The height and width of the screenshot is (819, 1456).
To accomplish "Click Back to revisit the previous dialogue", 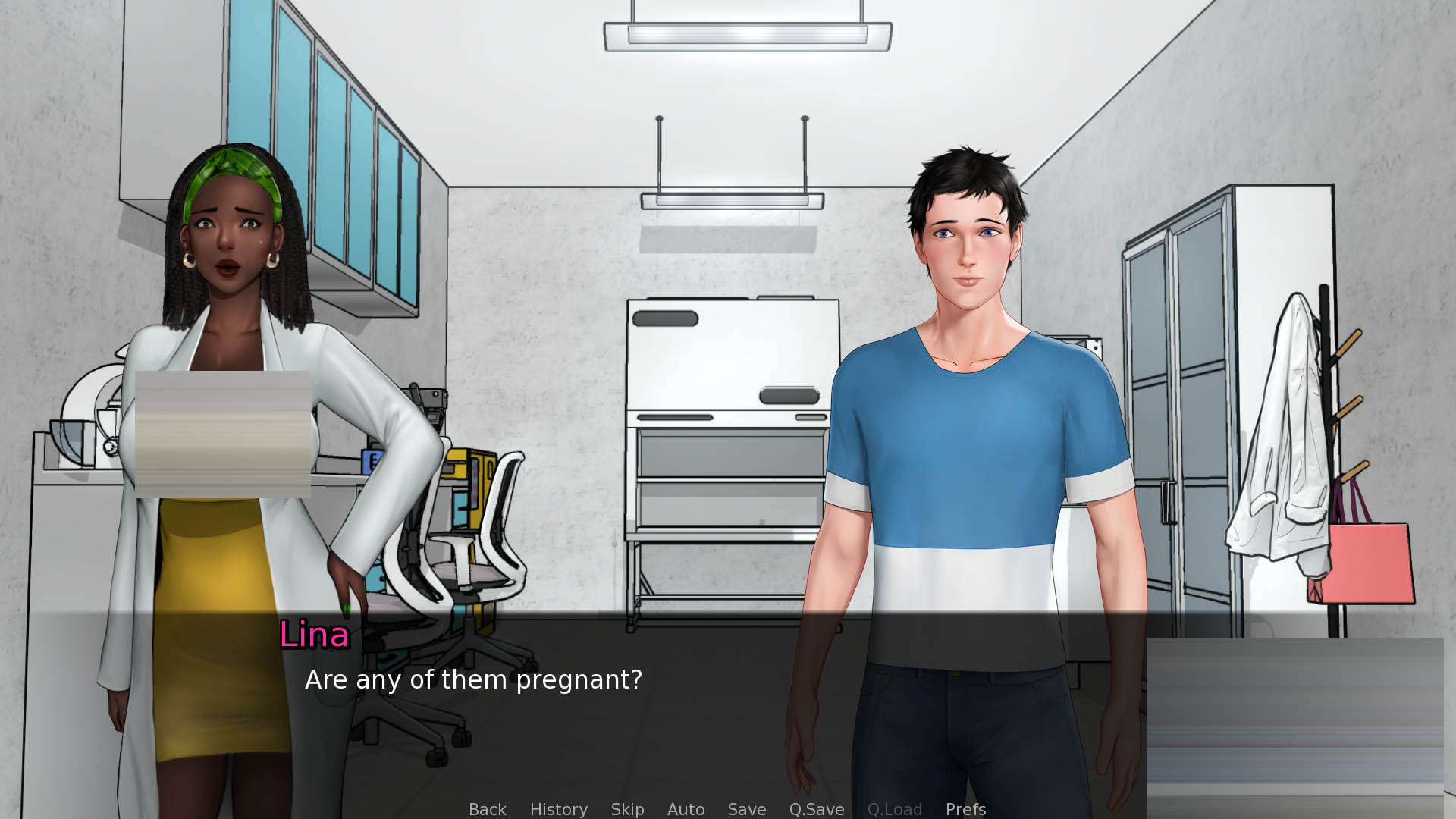I will click(488, 809).
